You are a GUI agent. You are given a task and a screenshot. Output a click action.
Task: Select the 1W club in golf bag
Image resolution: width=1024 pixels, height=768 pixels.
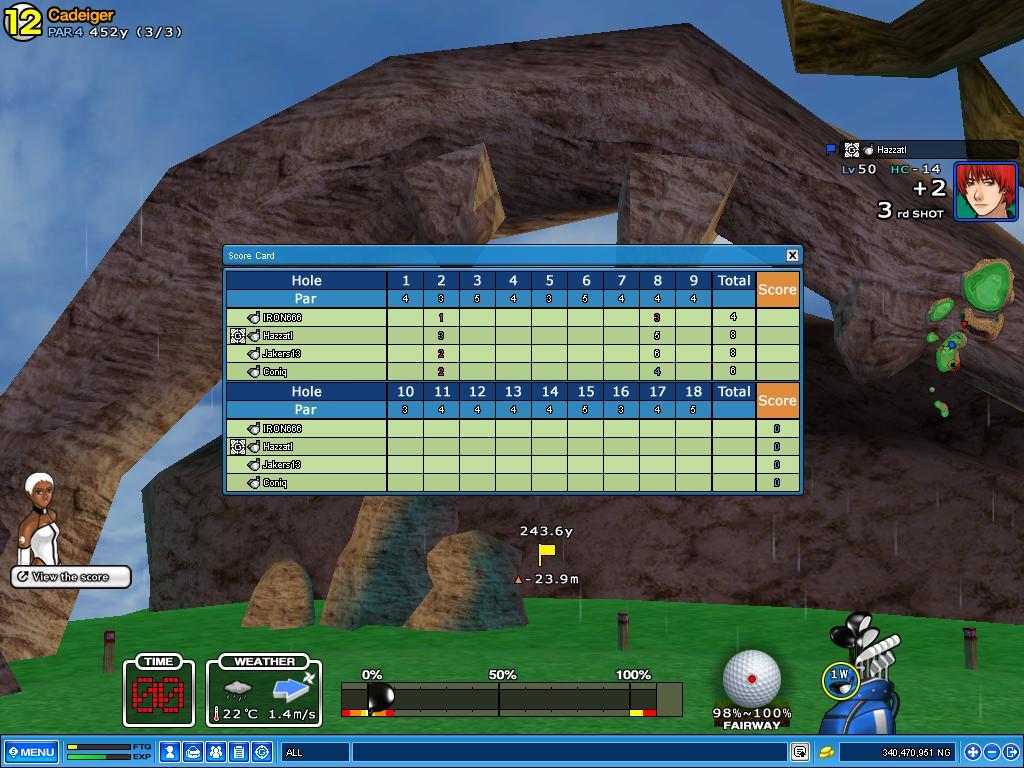click(839, 678)
